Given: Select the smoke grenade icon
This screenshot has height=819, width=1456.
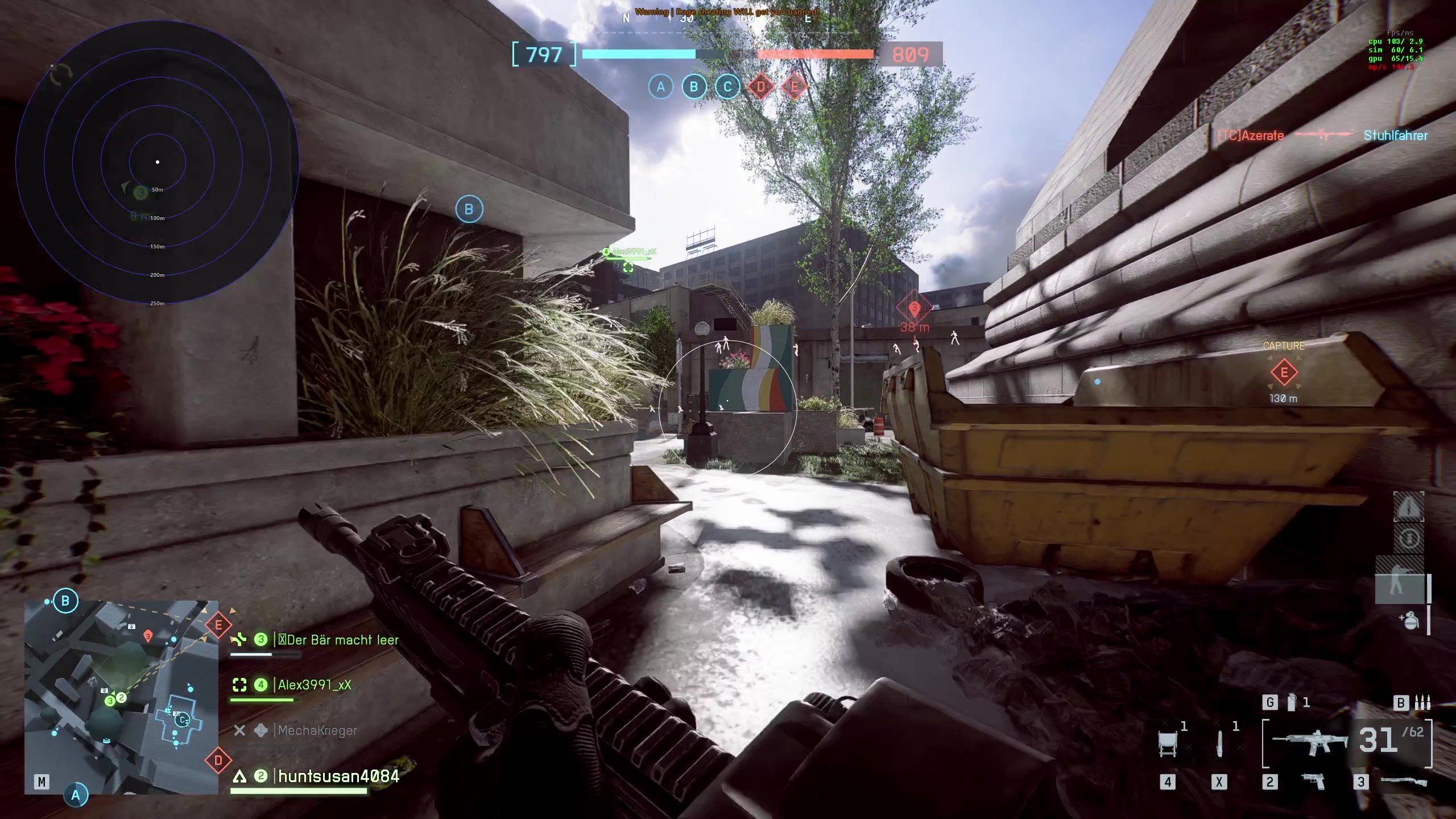Looking at the screenshot, I should [x=1292, y=703].
